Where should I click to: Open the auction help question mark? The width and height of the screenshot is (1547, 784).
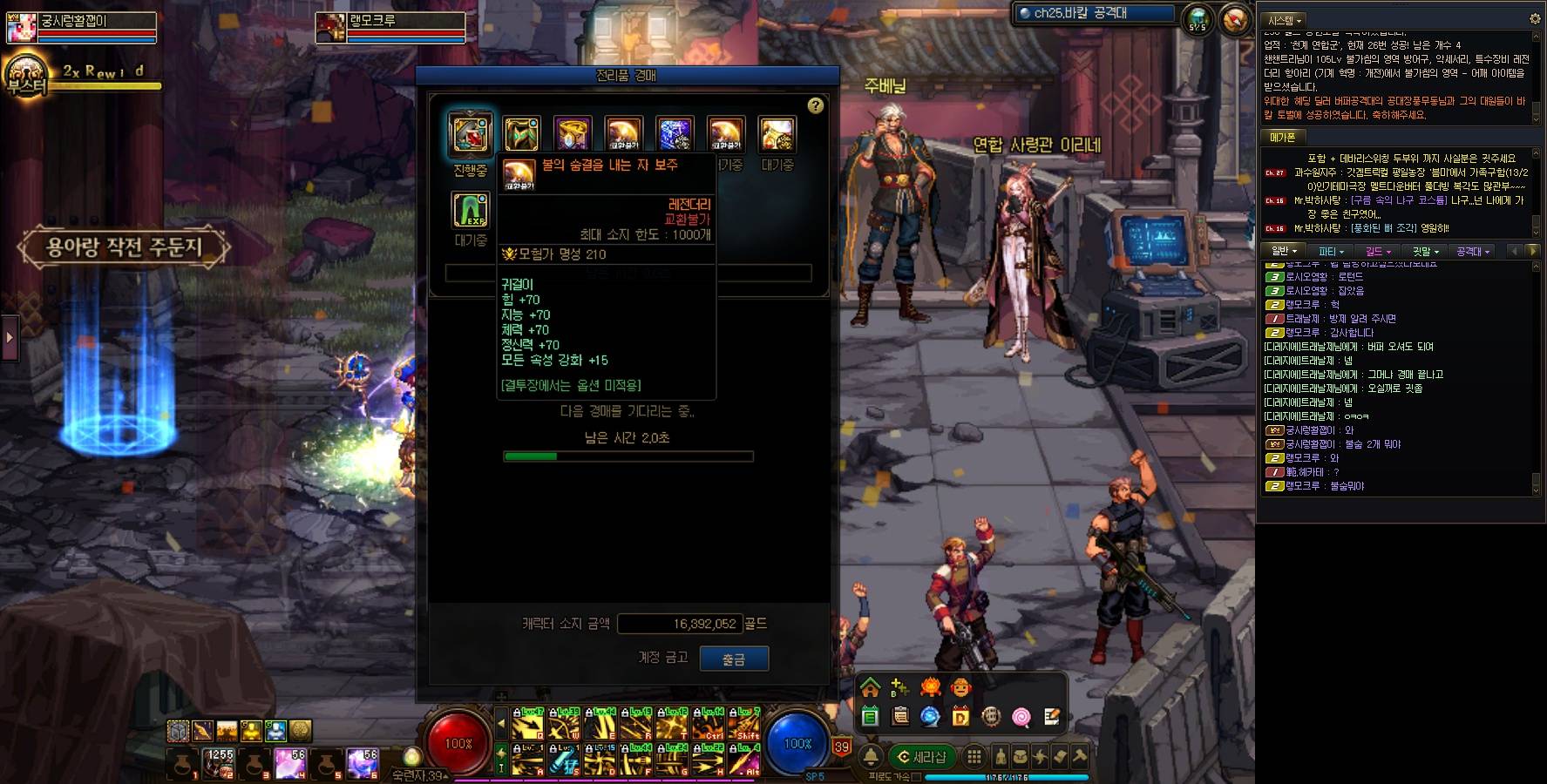(x=815, y=105)
